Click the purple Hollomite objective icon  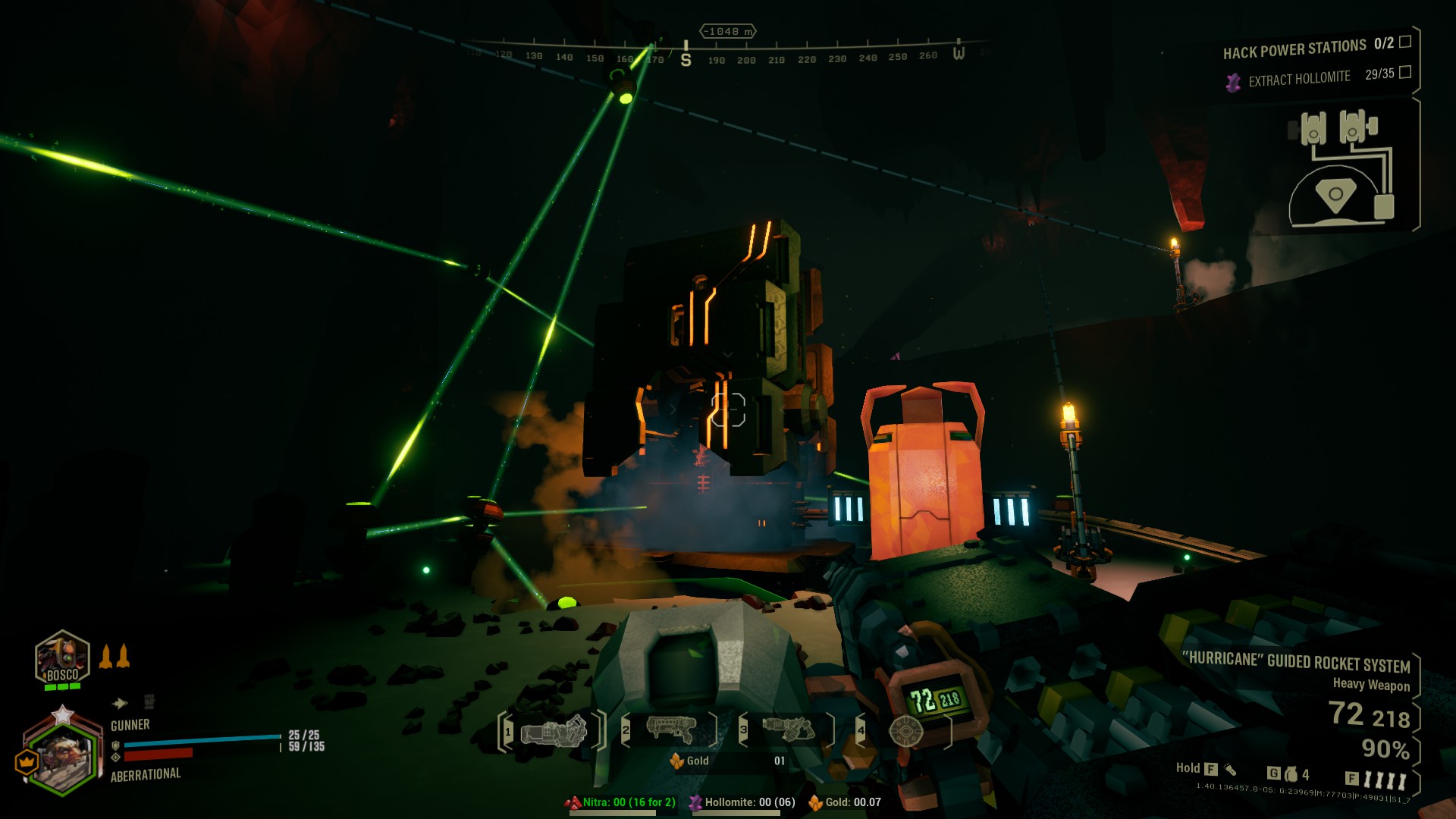1234,81
